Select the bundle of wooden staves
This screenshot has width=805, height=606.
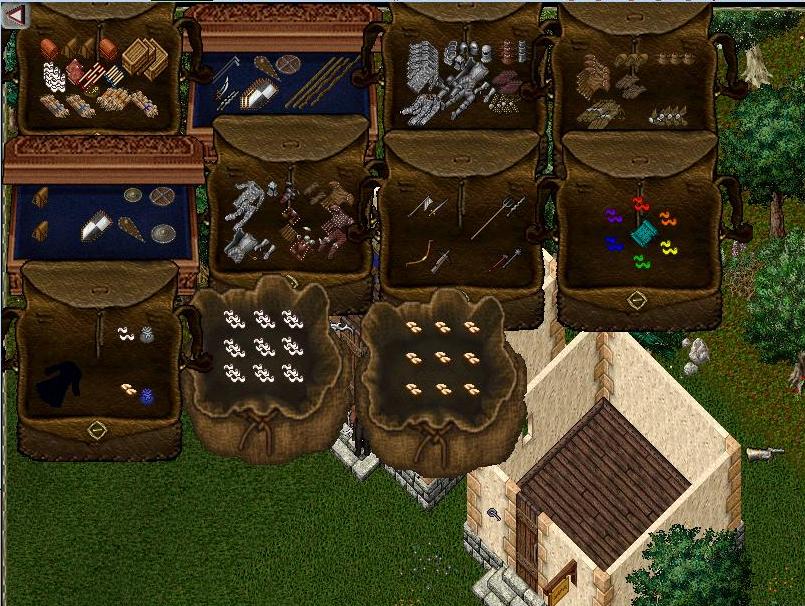click(321, 82)
